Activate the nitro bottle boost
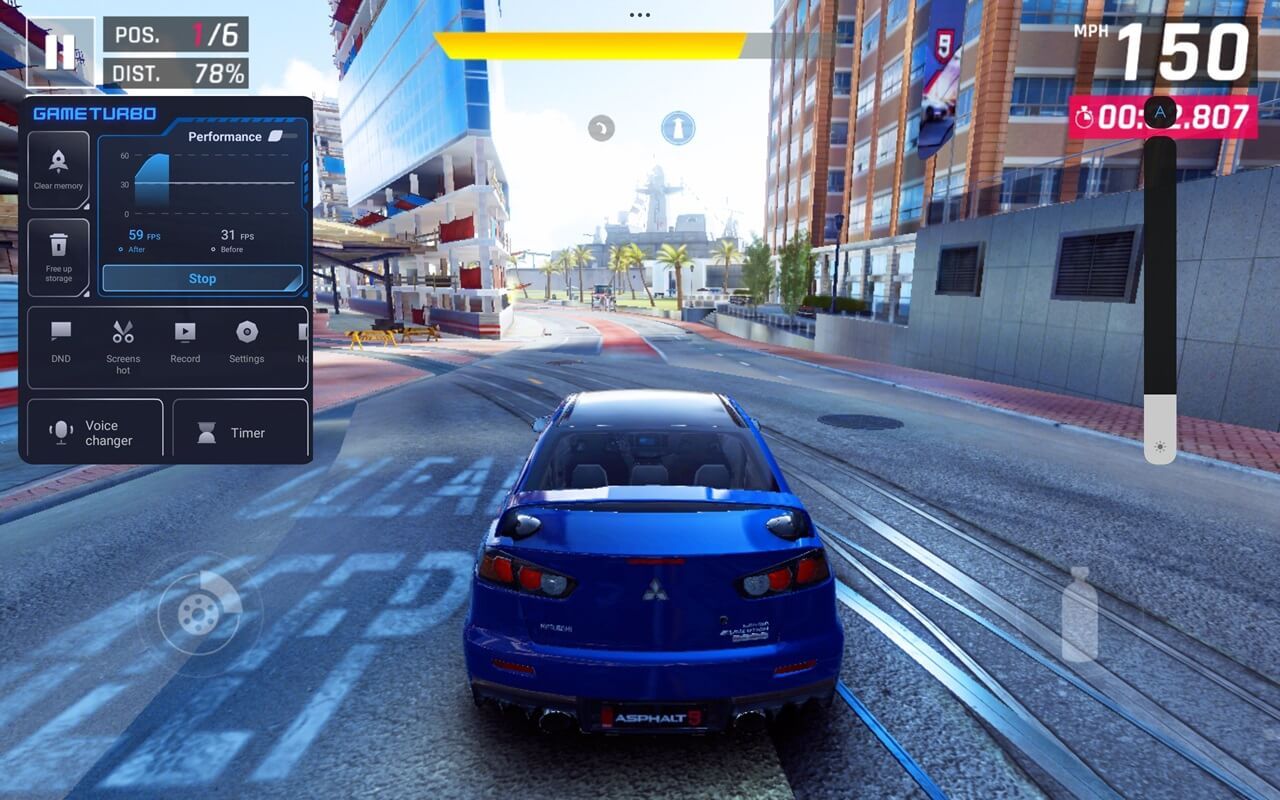 pos(1079,615)
